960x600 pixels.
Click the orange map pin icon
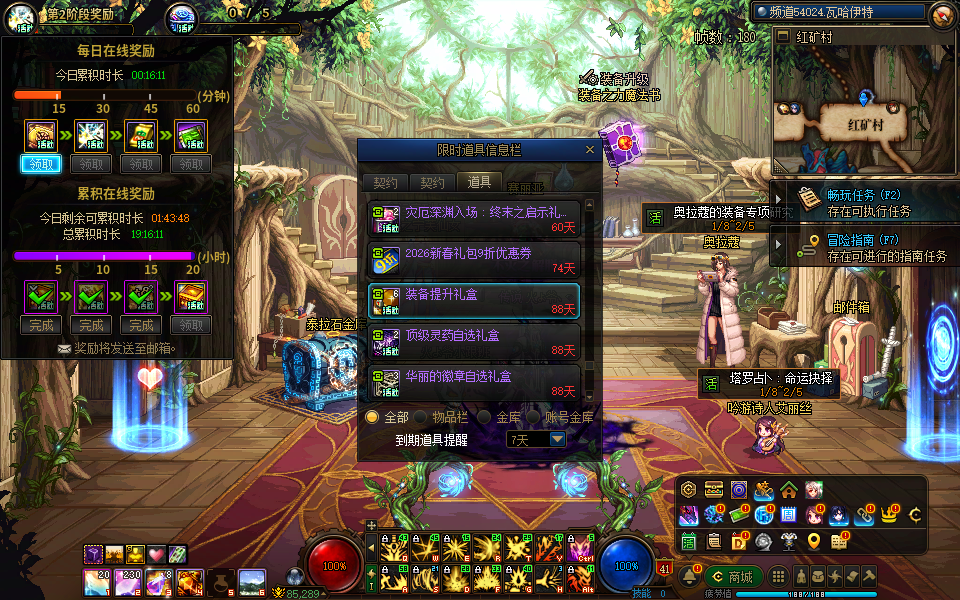[814, 541]
